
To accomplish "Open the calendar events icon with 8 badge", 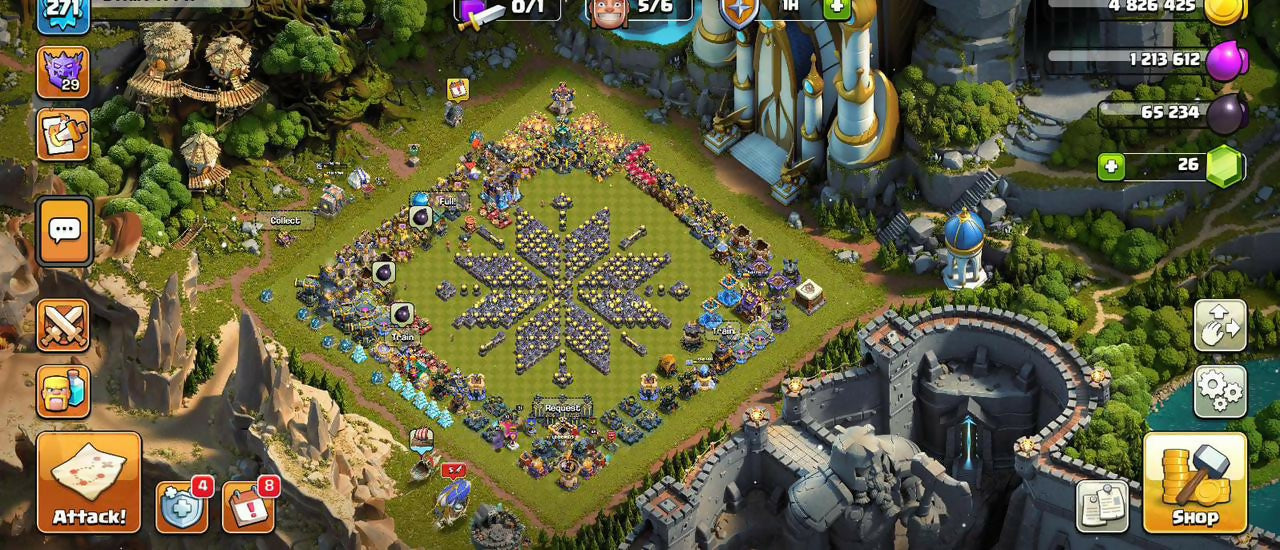I will 247,507.
